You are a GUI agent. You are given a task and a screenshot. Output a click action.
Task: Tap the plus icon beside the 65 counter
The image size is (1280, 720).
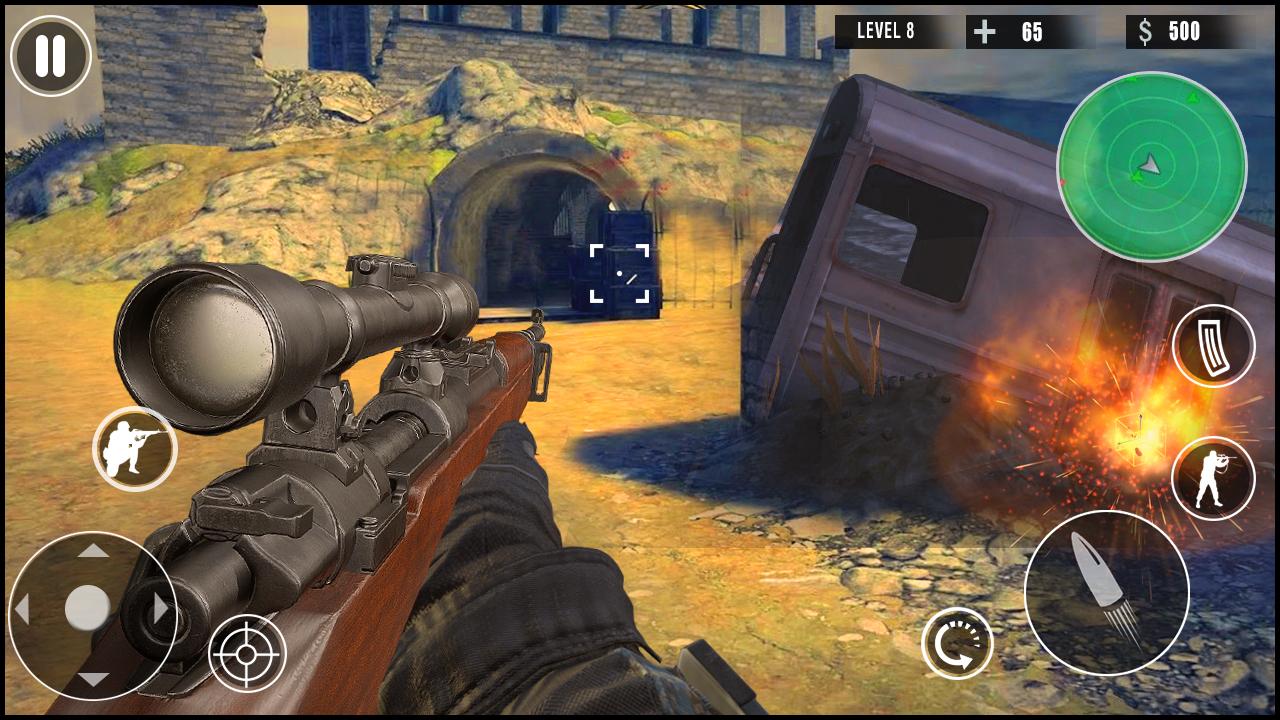coord(985,31)
